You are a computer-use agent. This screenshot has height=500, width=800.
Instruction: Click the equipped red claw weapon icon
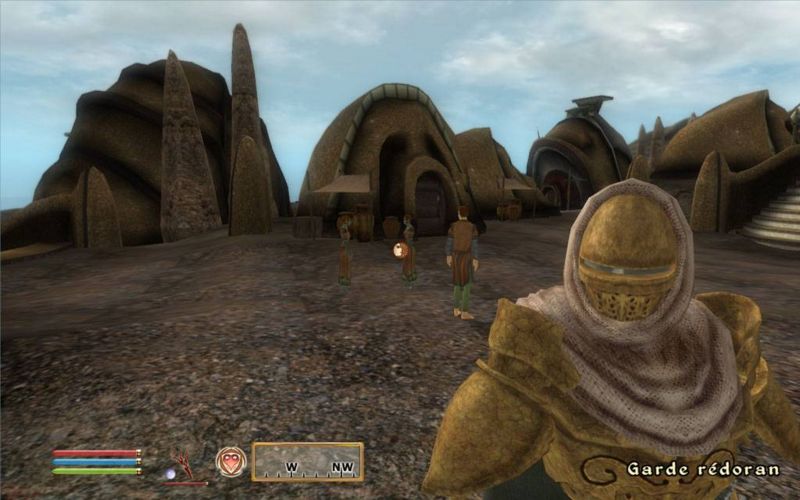click(185, 461)
